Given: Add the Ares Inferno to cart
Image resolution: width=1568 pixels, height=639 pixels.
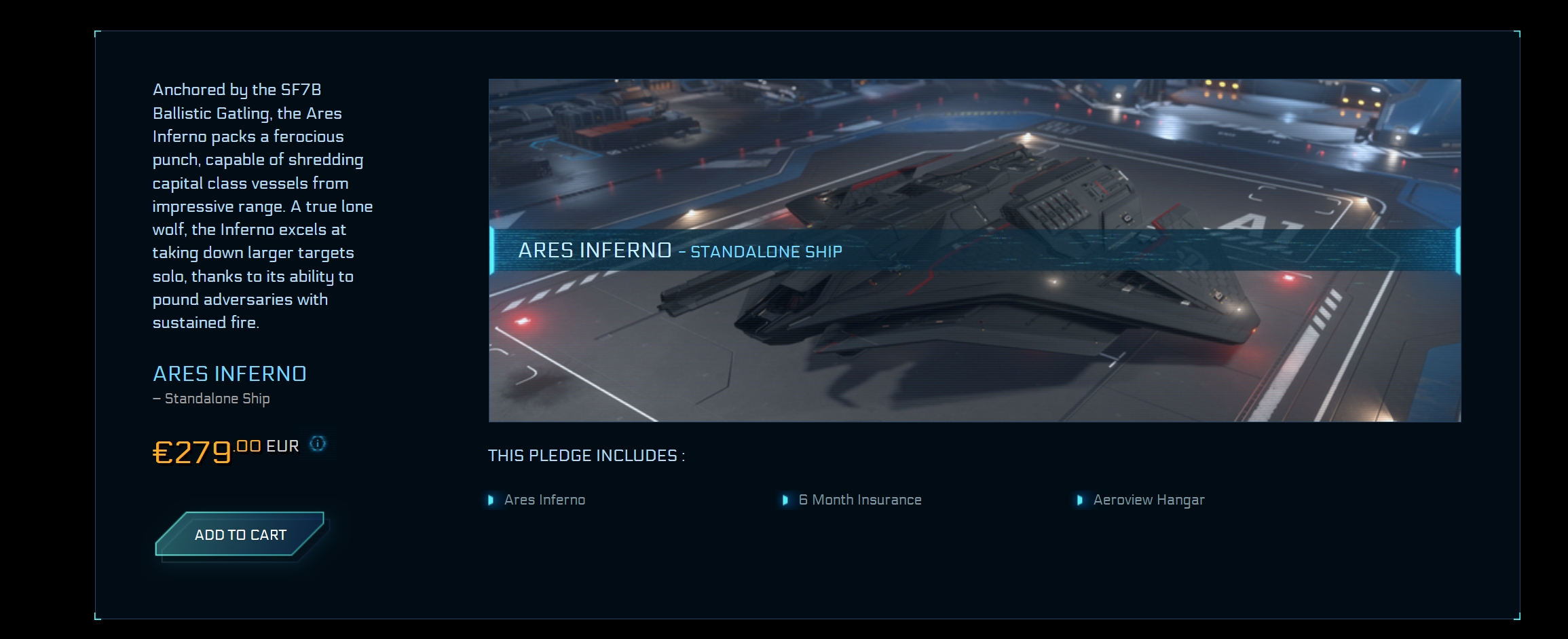Looking at the screenshot, I should tap(240, 534).
